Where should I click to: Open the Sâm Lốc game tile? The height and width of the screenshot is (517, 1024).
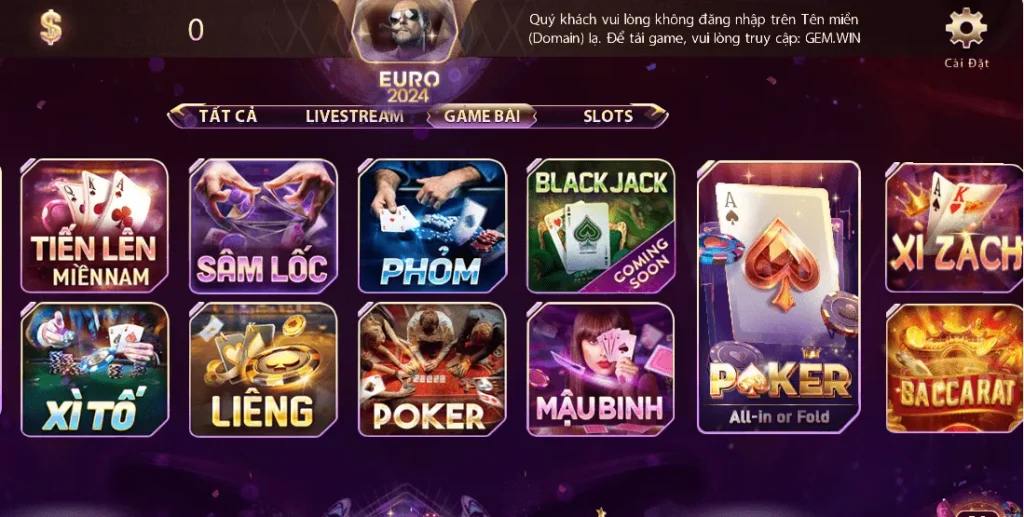(263, 226)
